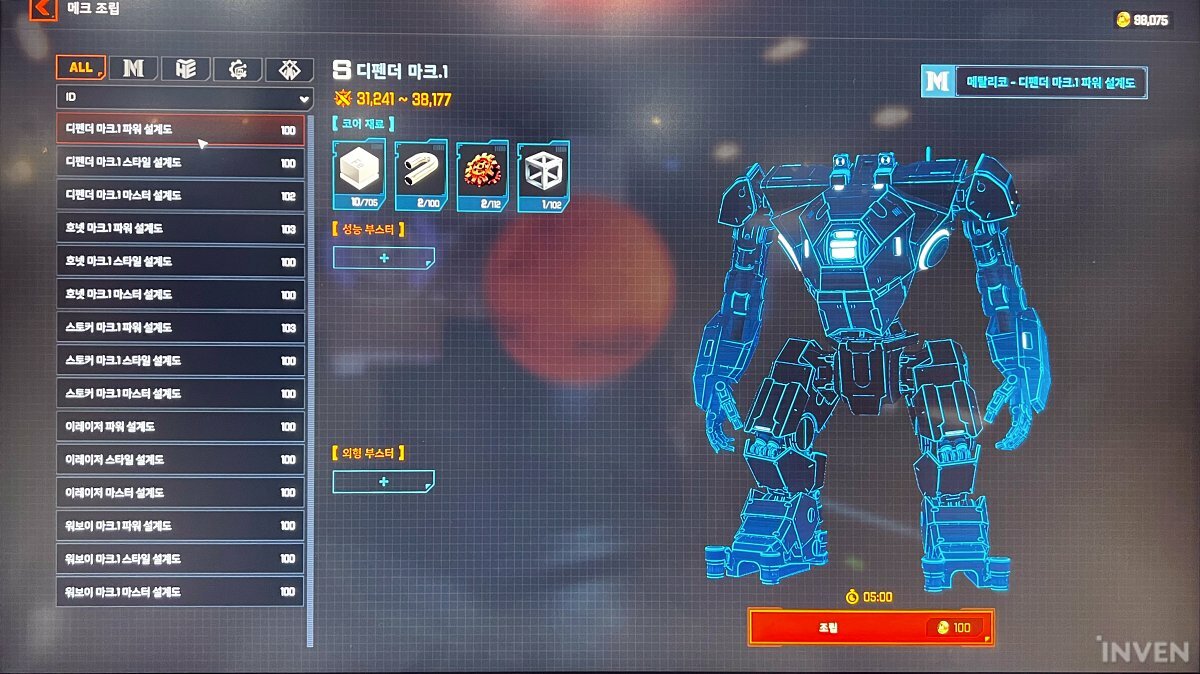This screenshot has width=1200, height=674.
Task: Pick 워보이 마크.1 마스터 설계도 entry
Action: coord(180,592)
